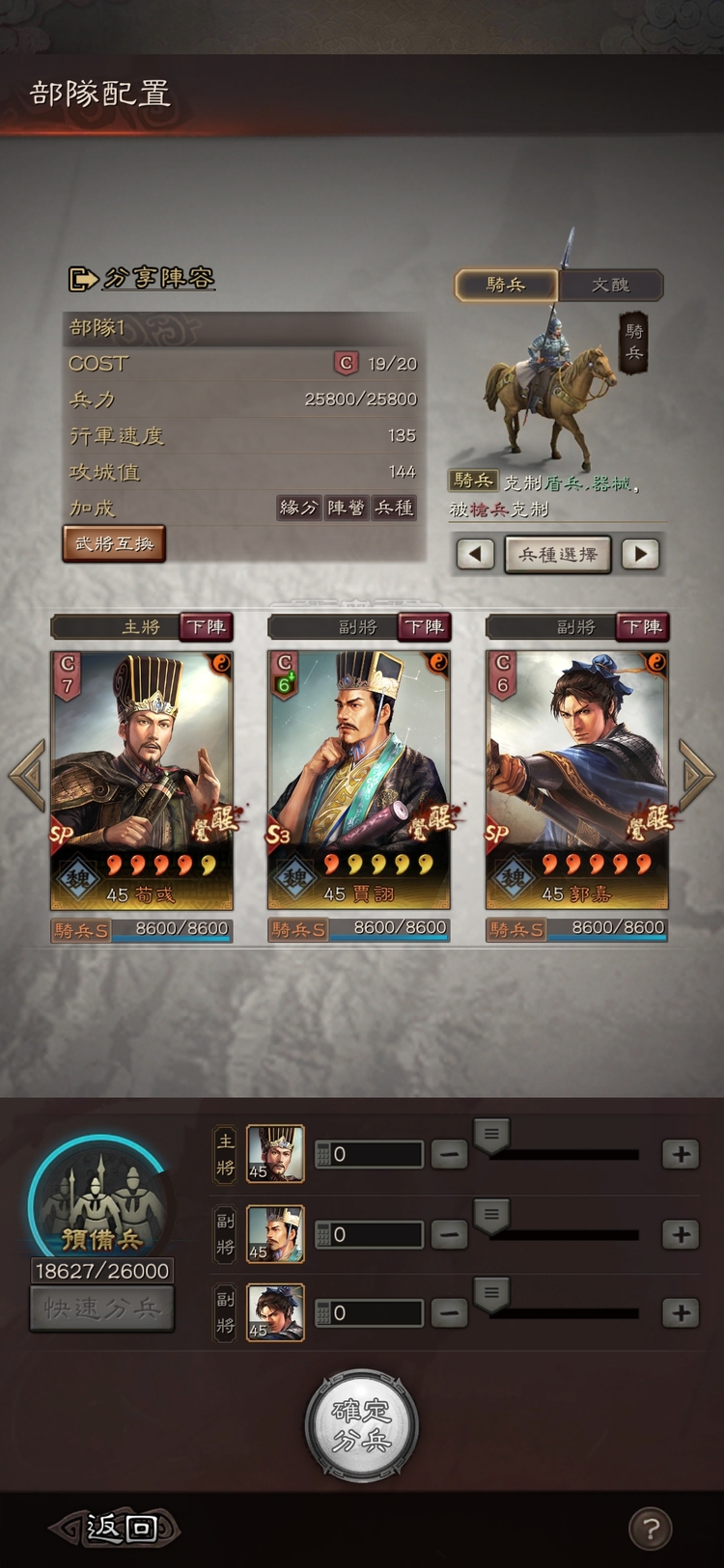Viewport: 724px width, 1568px height.
Task: Click the 快速分兵 quick allocate button
Action: [x=102, y=1308]
